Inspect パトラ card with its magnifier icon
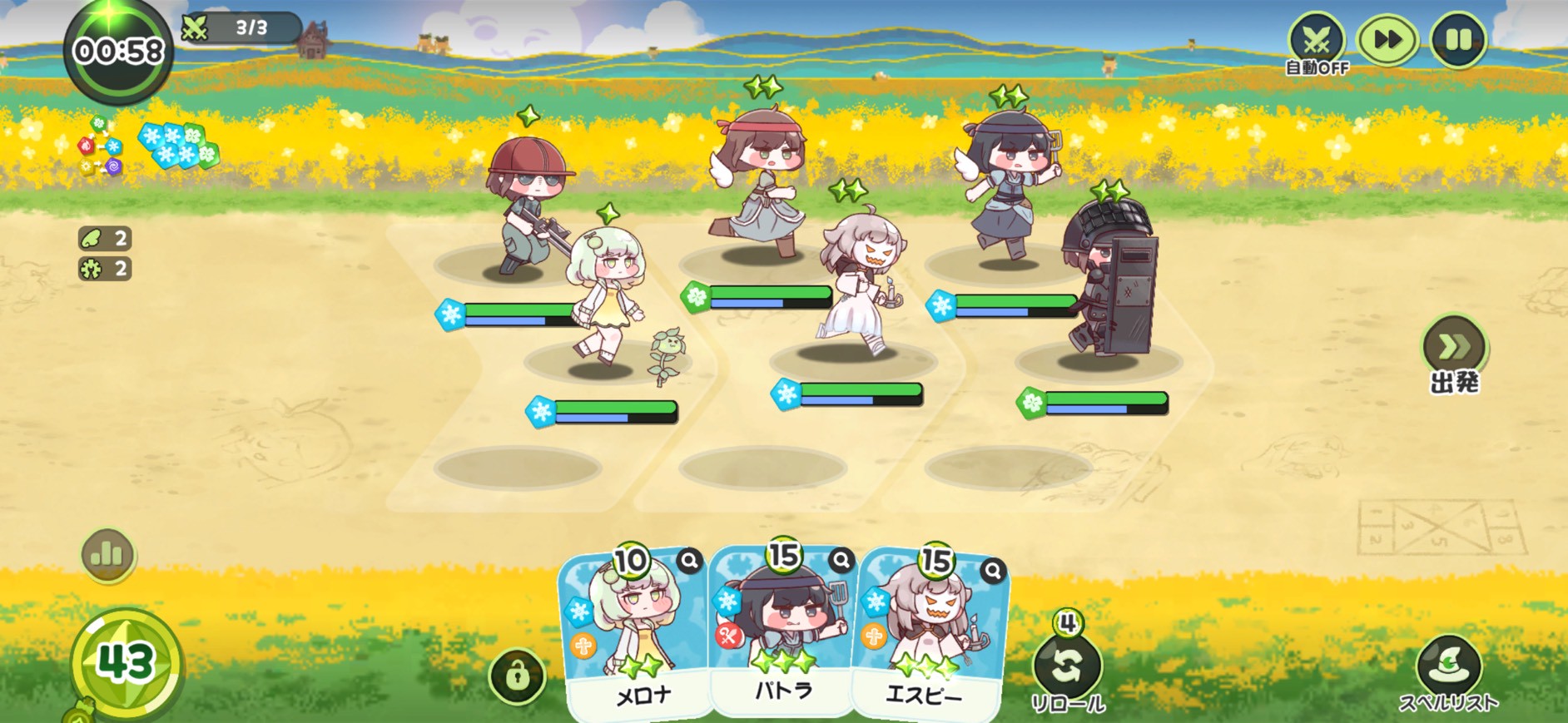 point(841,561)
